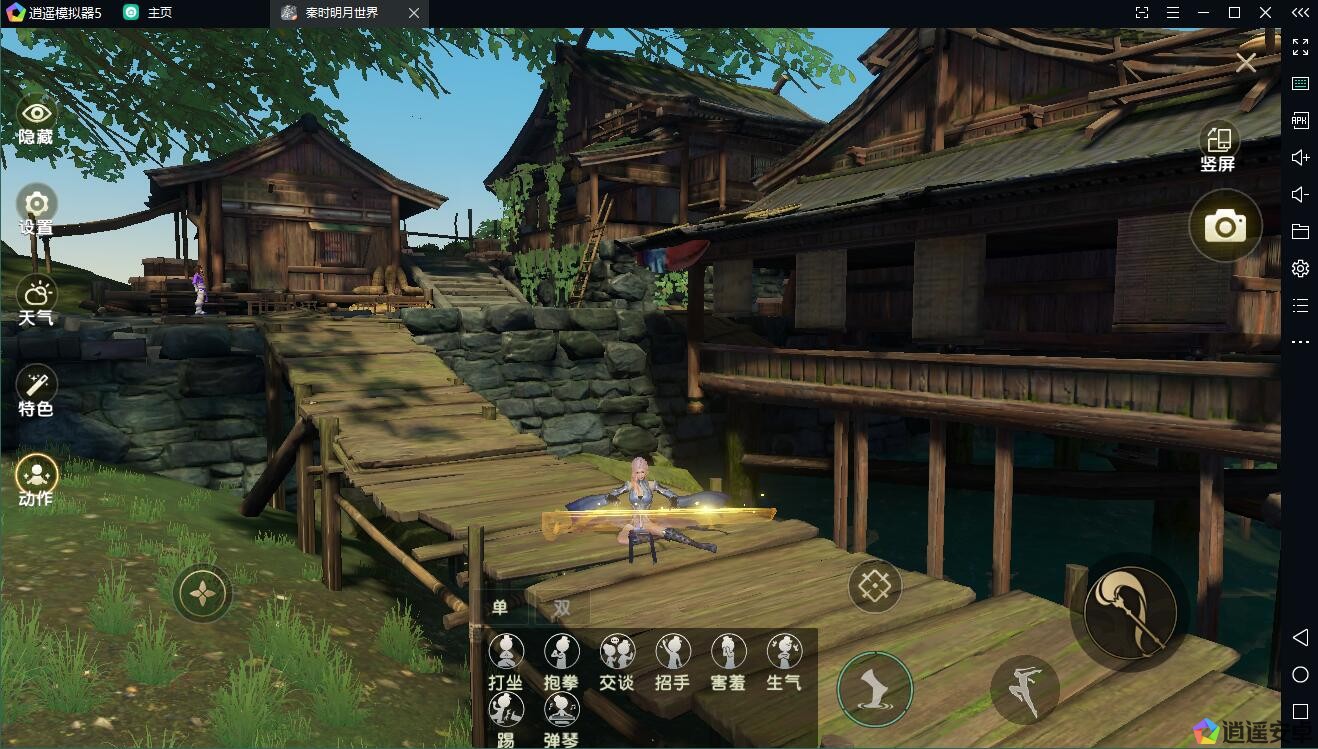The image size is (1318, 749).
Task: Open the 主页 home tab in the emulator
Action: click(148, 13)
